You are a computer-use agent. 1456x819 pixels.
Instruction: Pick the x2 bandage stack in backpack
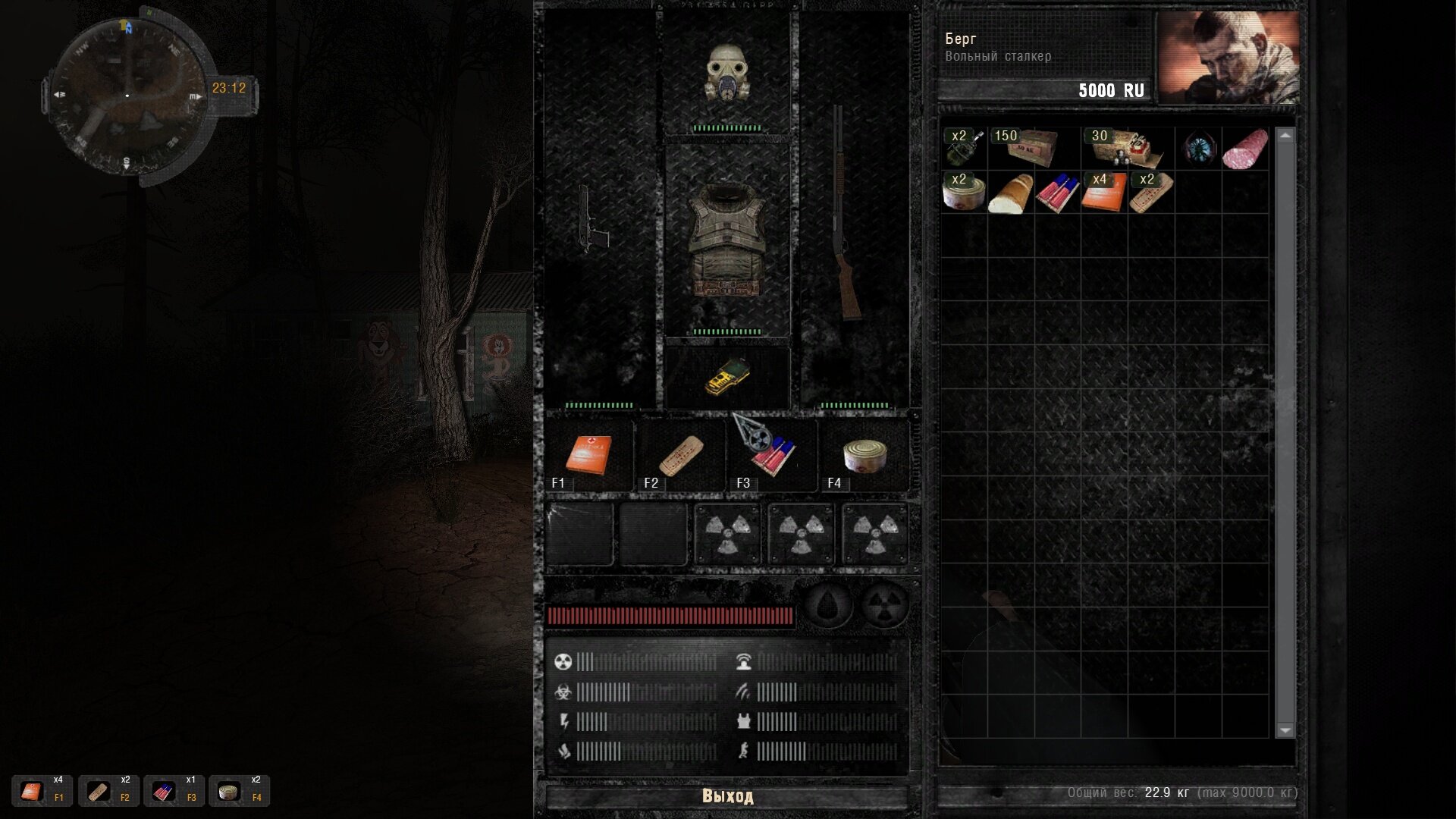coord(1150,192)
